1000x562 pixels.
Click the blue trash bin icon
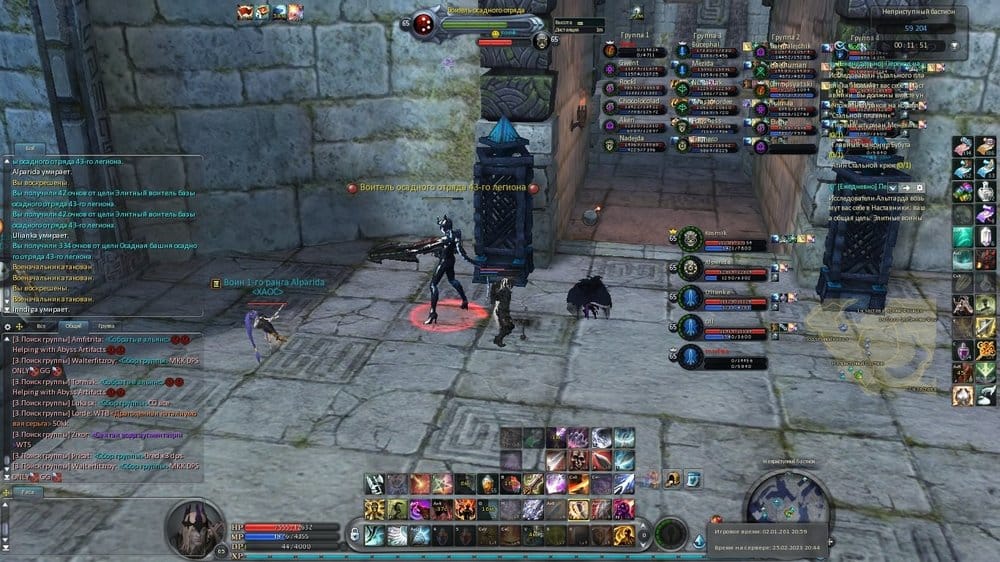693,479
